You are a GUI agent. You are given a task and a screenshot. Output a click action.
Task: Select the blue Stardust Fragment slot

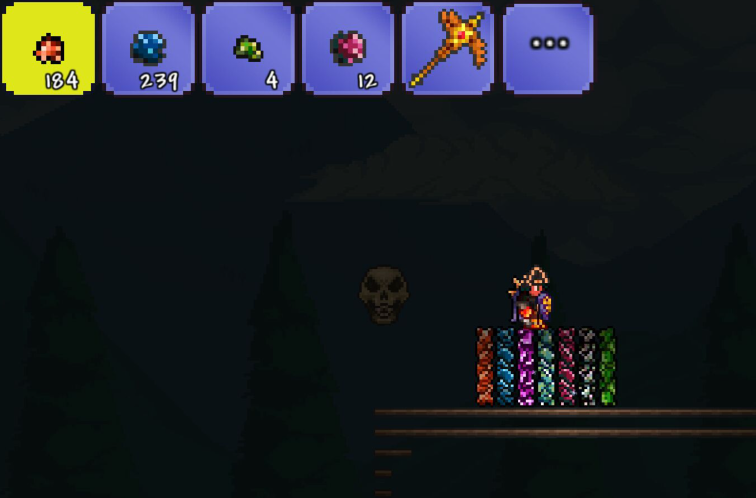coord(148,48)
